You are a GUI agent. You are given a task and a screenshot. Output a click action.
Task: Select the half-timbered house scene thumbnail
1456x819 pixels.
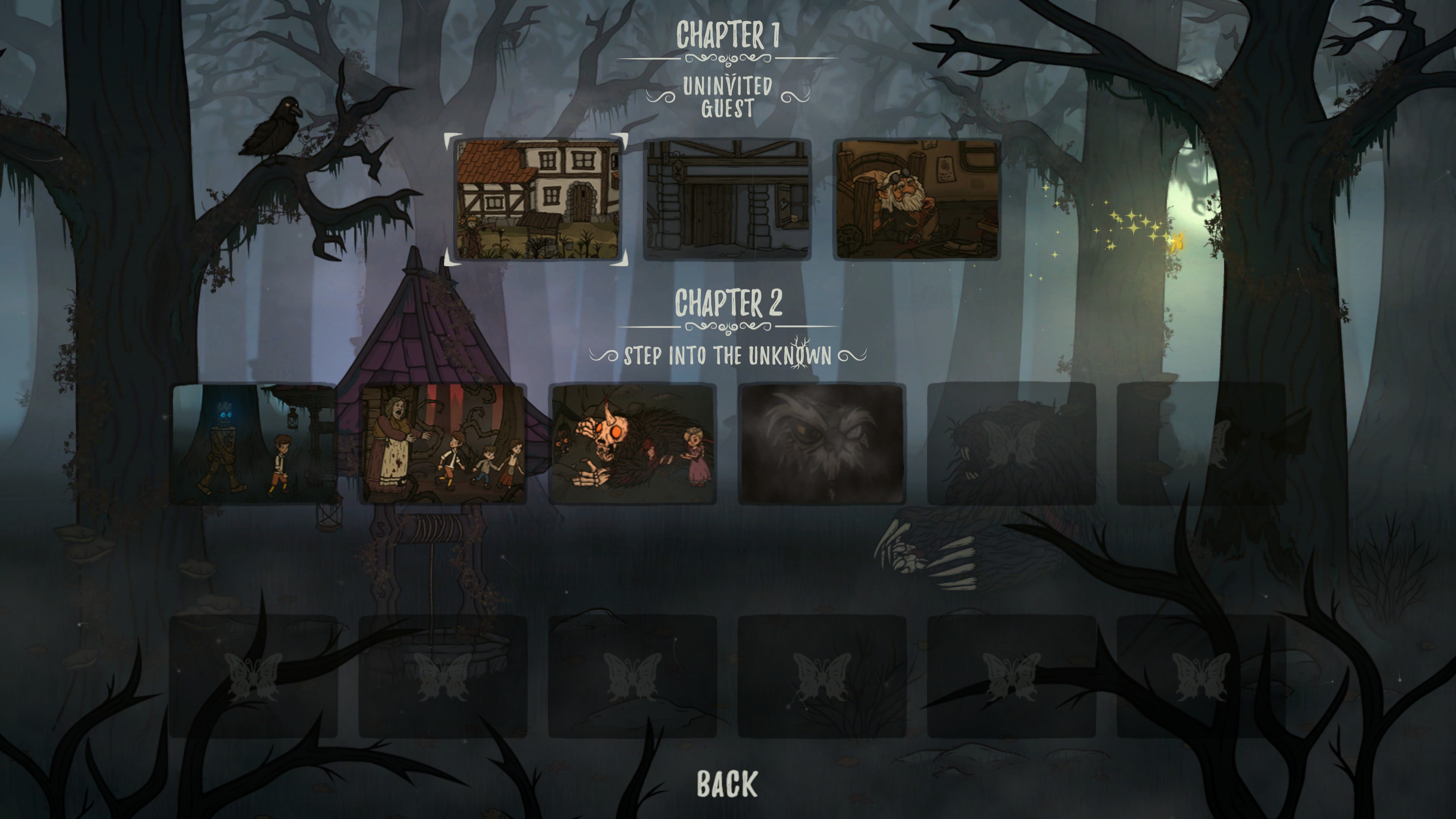pos(537,199)
